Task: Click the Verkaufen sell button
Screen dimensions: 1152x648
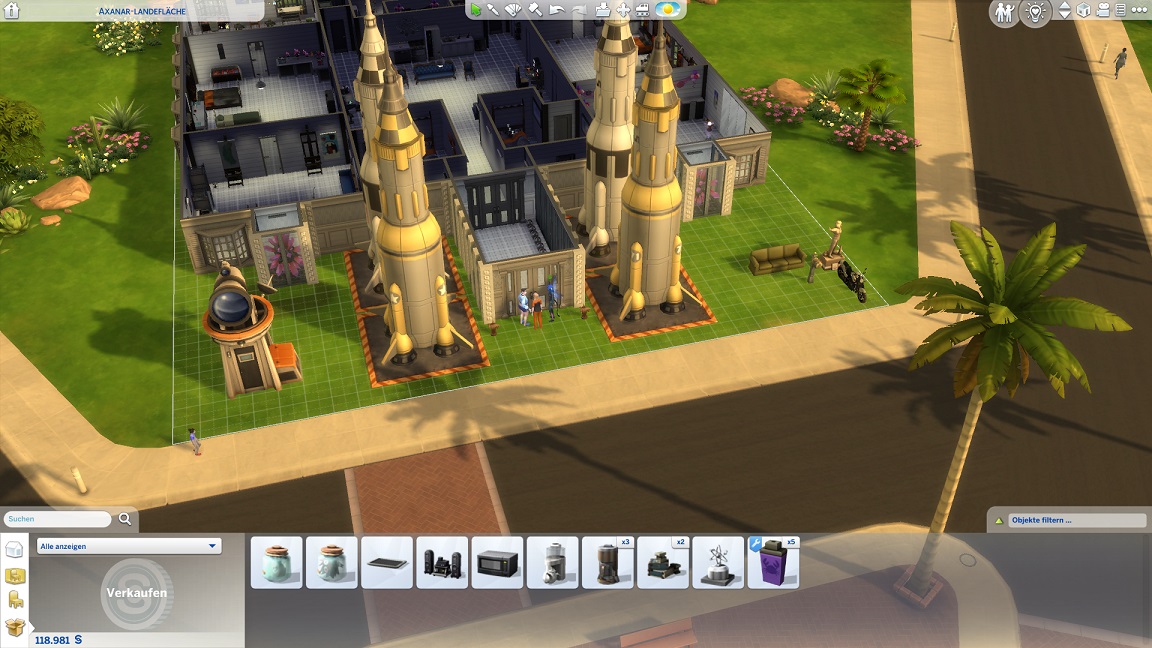Action: [136, 593]
